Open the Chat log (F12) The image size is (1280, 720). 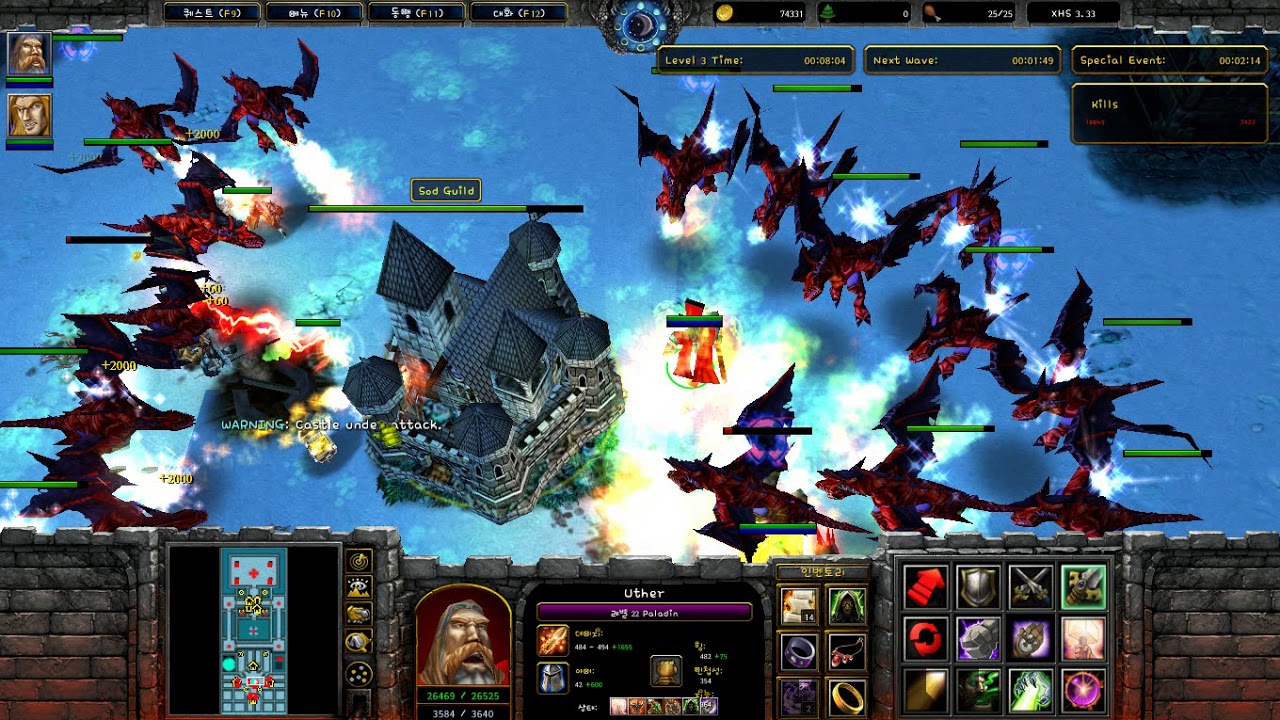click(517, 13)
